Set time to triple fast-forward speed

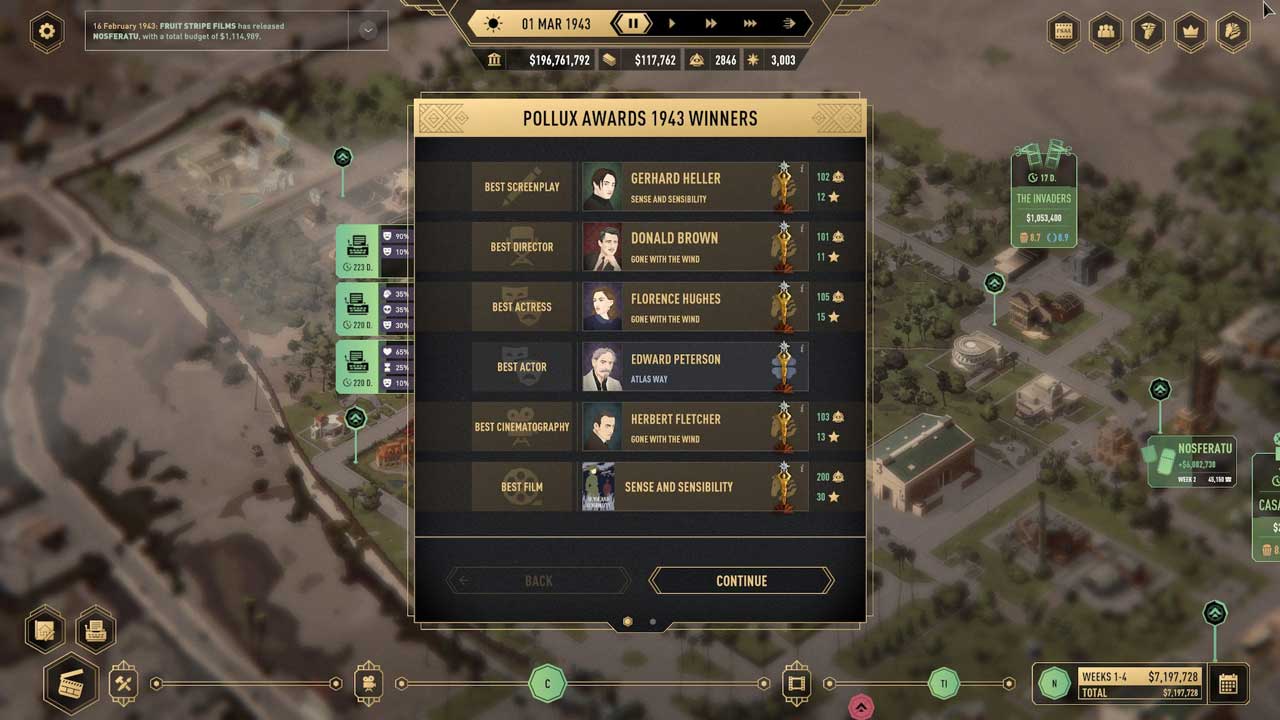[750, 23]
